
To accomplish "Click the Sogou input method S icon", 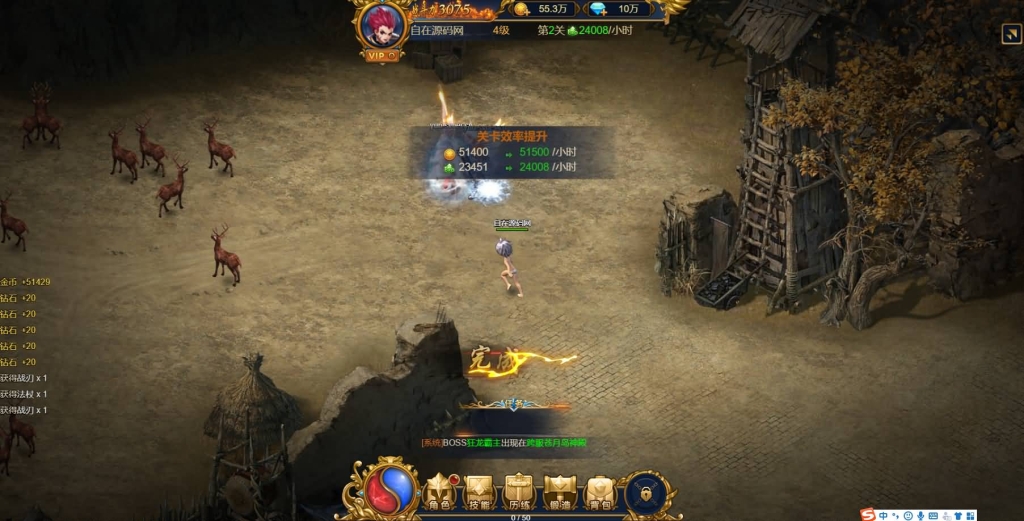I will [x=867, y=514].
